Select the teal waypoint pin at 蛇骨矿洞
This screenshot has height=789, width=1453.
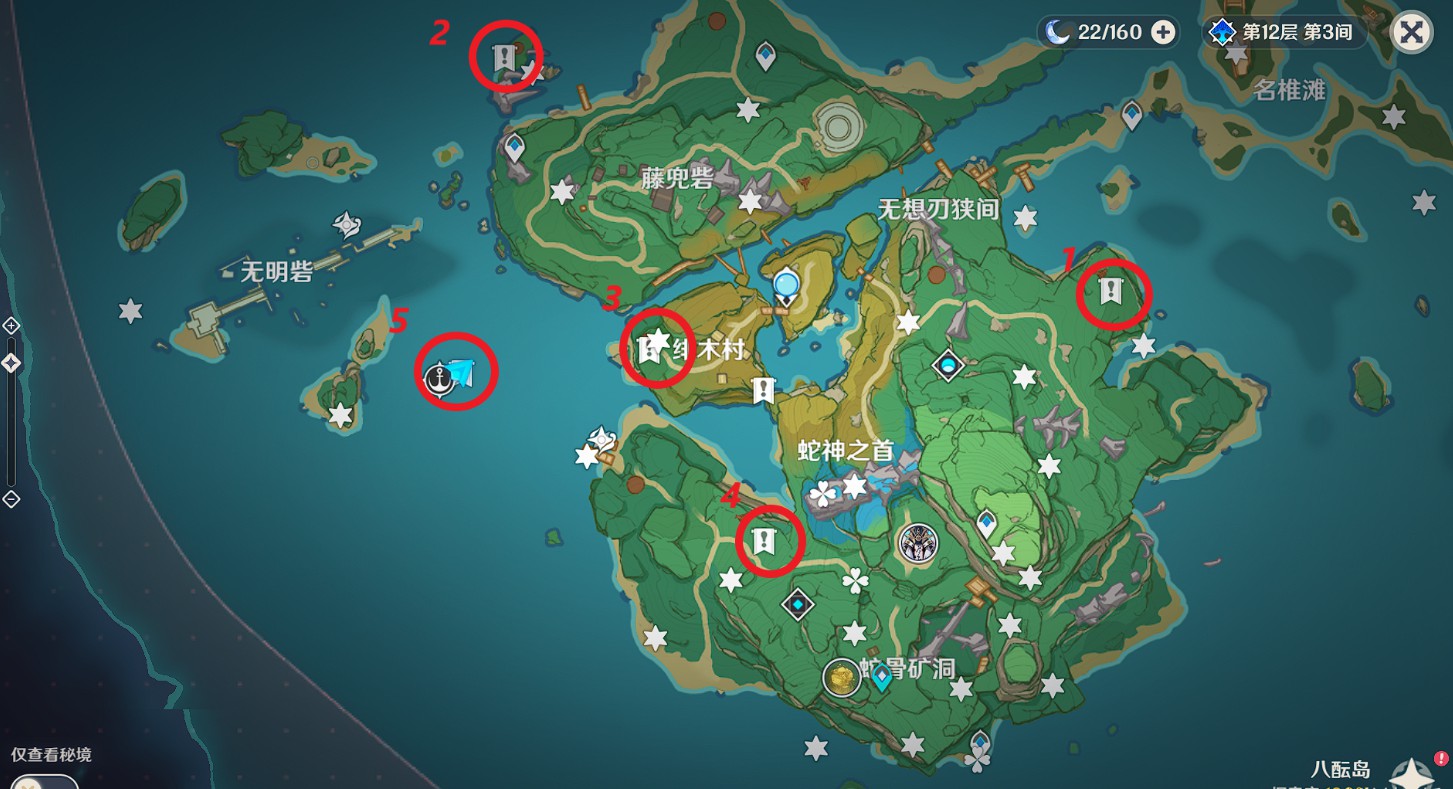(881, 679)
